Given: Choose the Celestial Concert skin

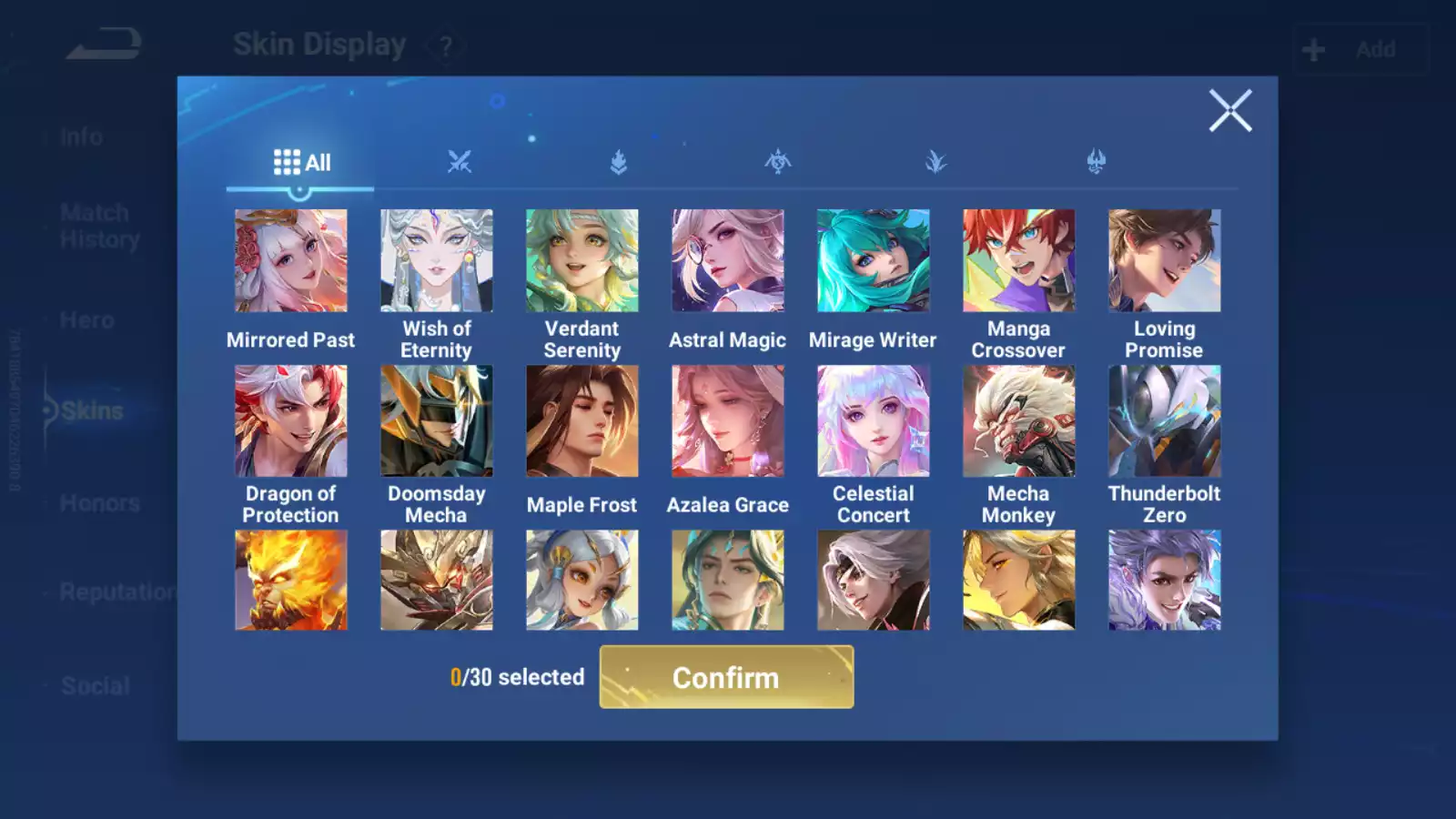Looking at the screenshot, I should coord(873,421).
